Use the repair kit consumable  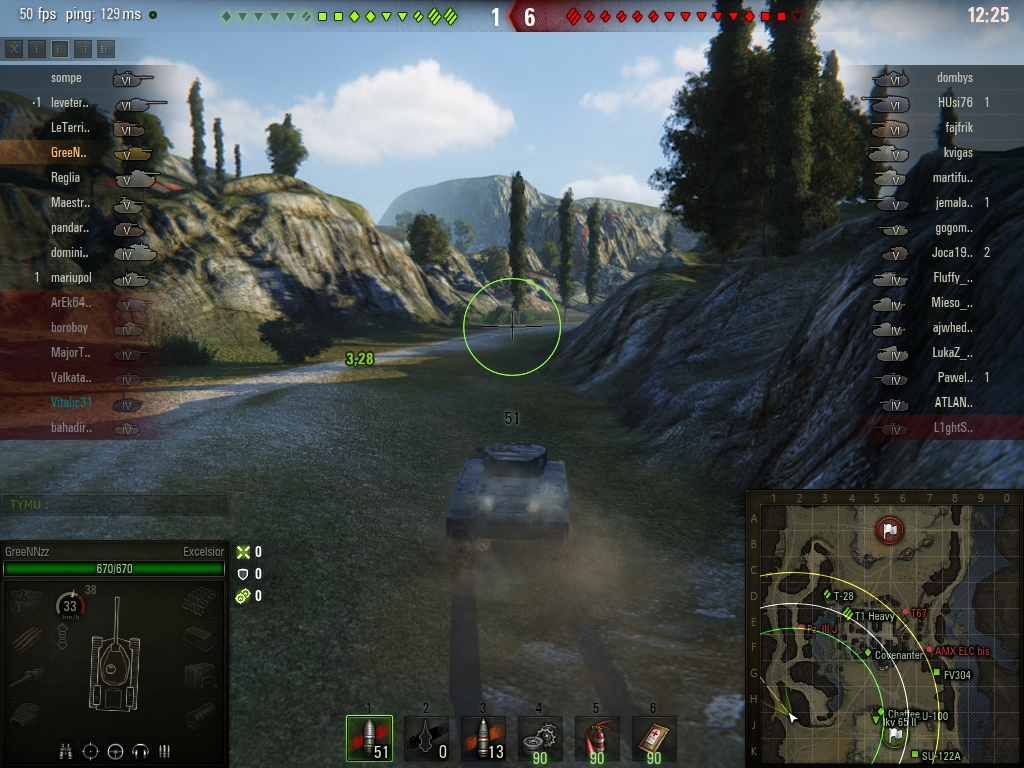tap(540, 739)
